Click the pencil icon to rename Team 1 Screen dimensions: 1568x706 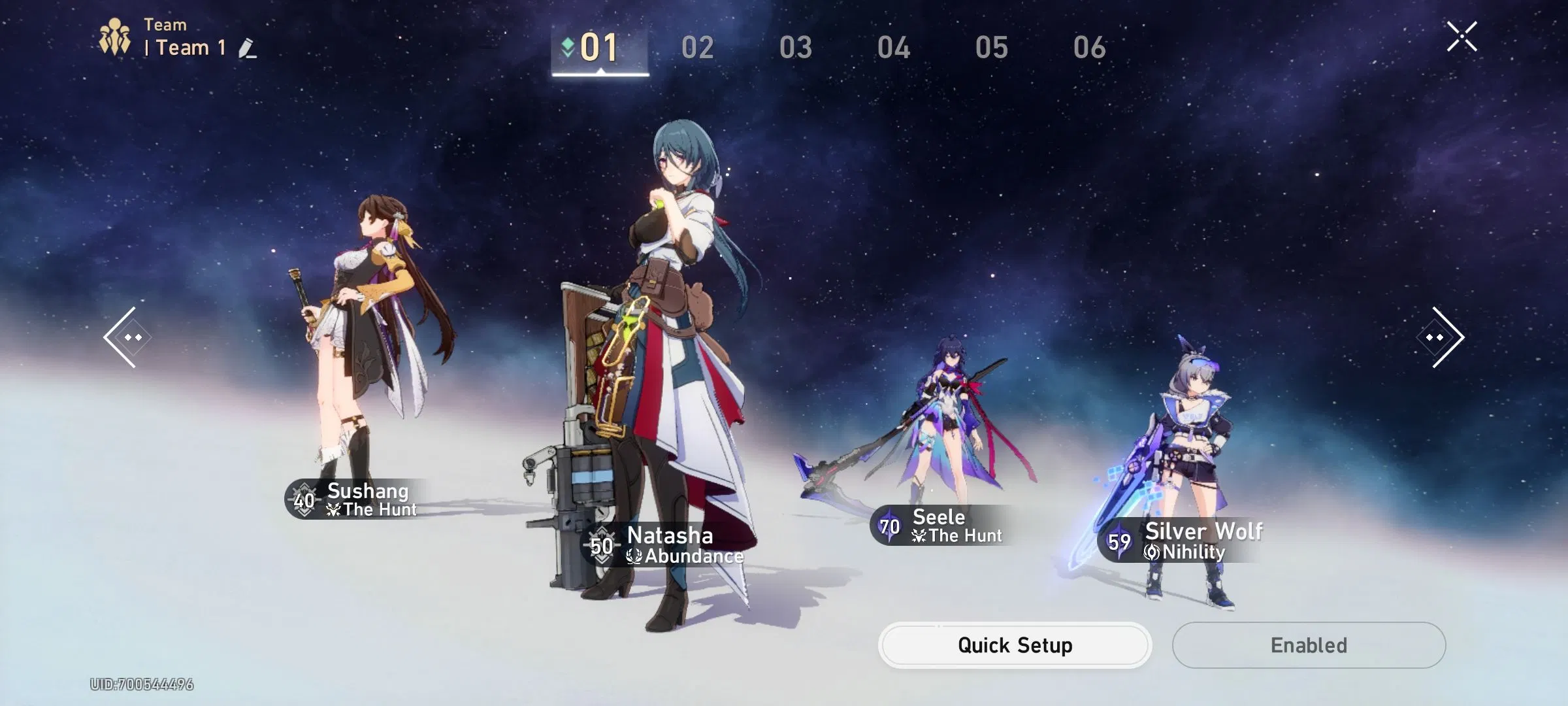tap(245, 47)
